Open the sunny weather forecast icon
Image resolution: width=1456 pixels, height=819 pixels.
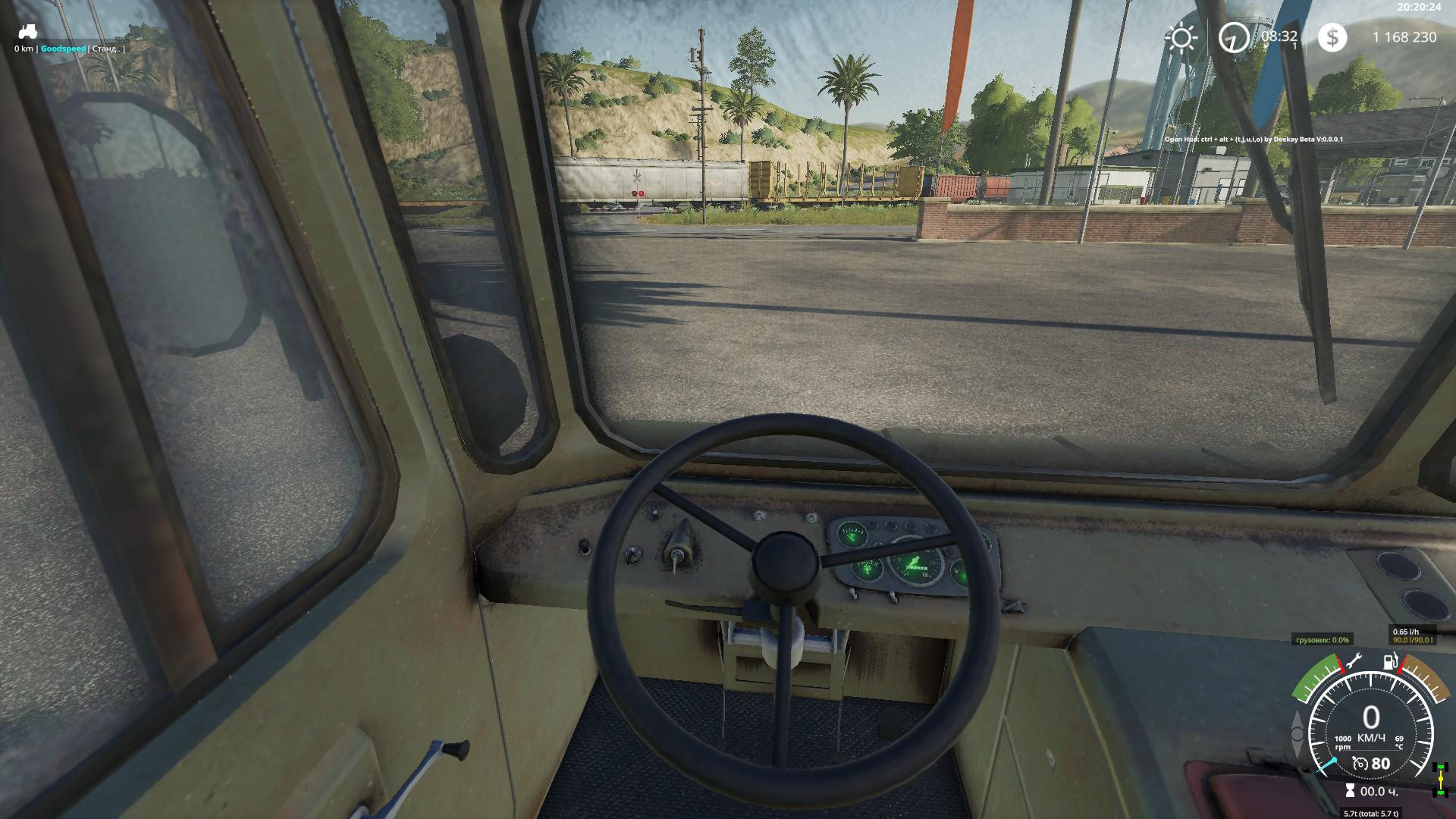[x=1181, y=37]
